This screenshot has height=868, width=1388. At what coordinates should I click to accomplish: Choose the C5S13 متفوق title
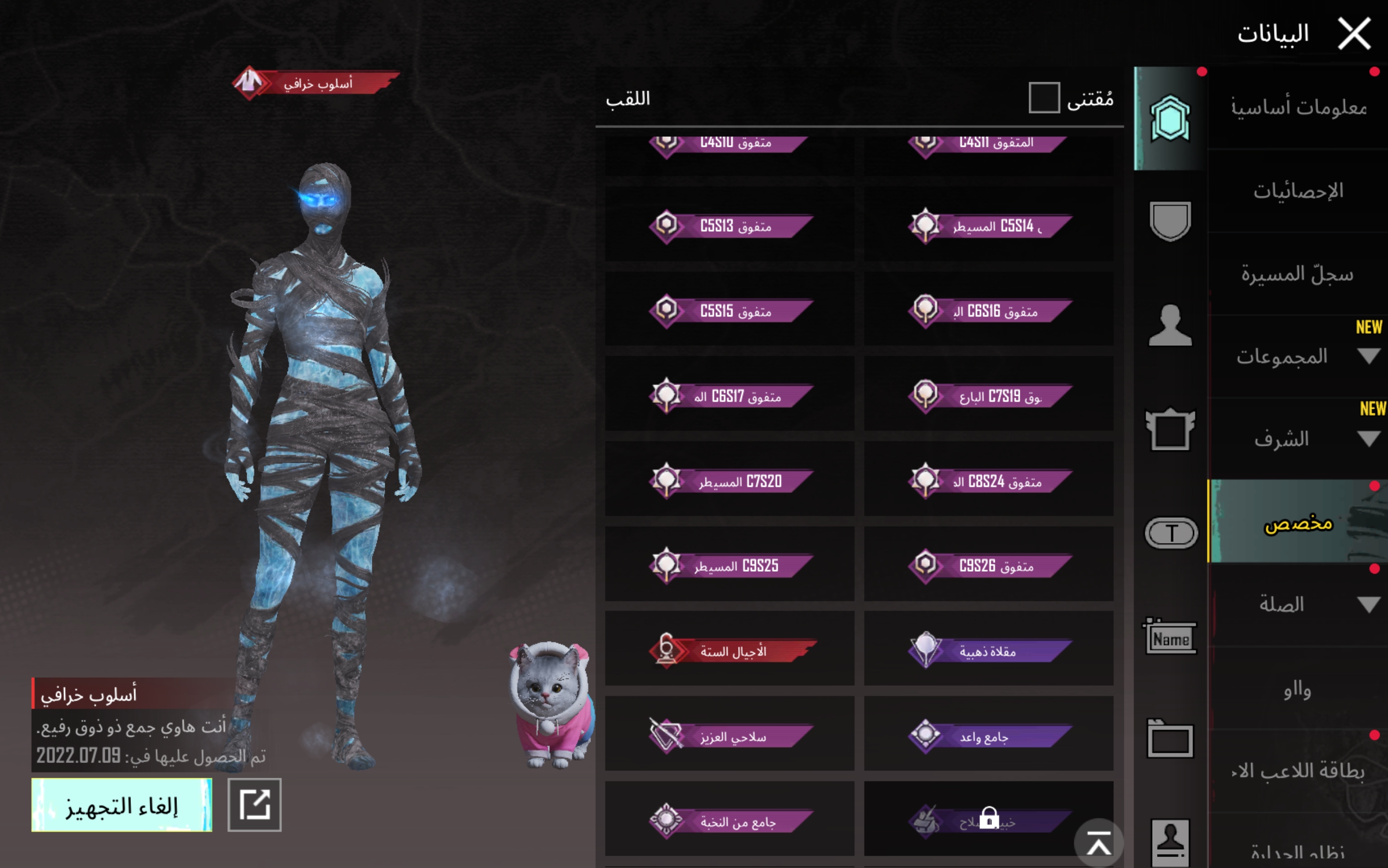point(729,225)
